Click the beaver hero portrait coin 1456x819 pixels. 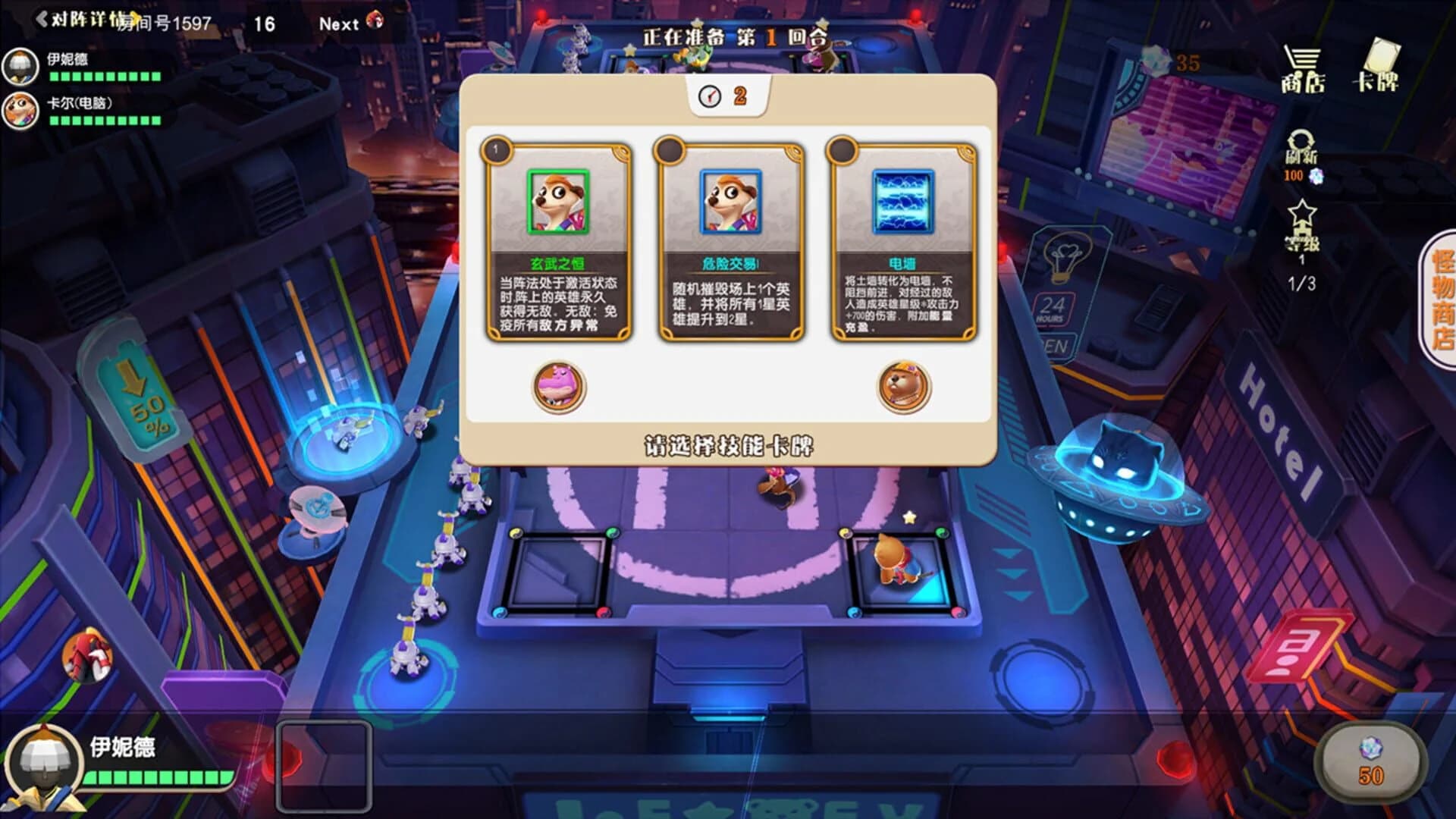pos(903,388)
